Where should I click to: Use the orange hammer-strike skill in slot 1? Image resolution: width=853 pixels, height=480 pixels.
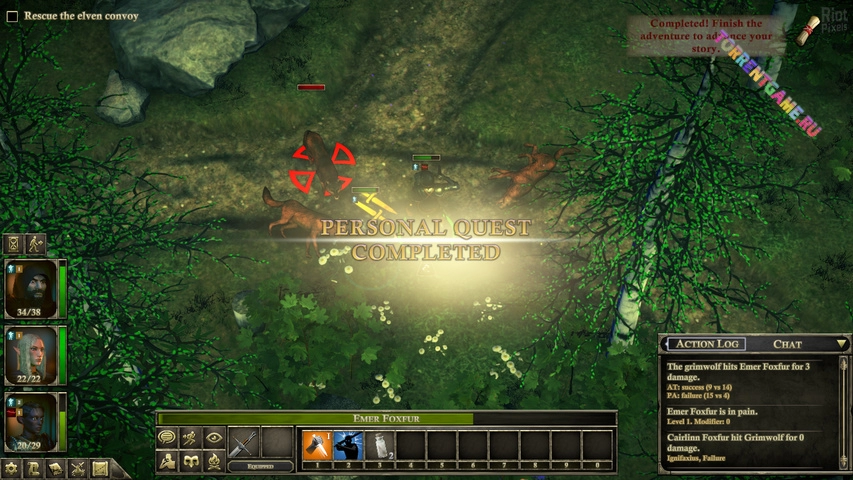click(x=318, y=445)
